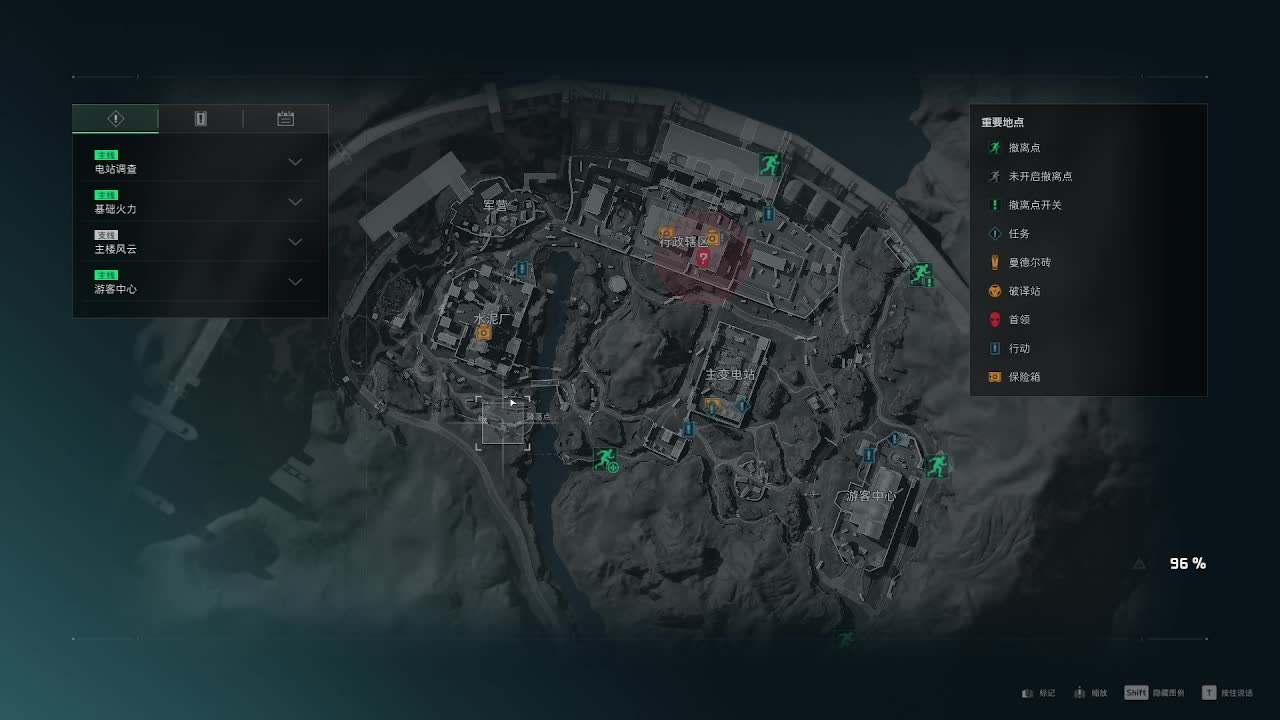
Task: Switch to the calendar icon tab
Action: pyautogui.click(x=285, y=119)
